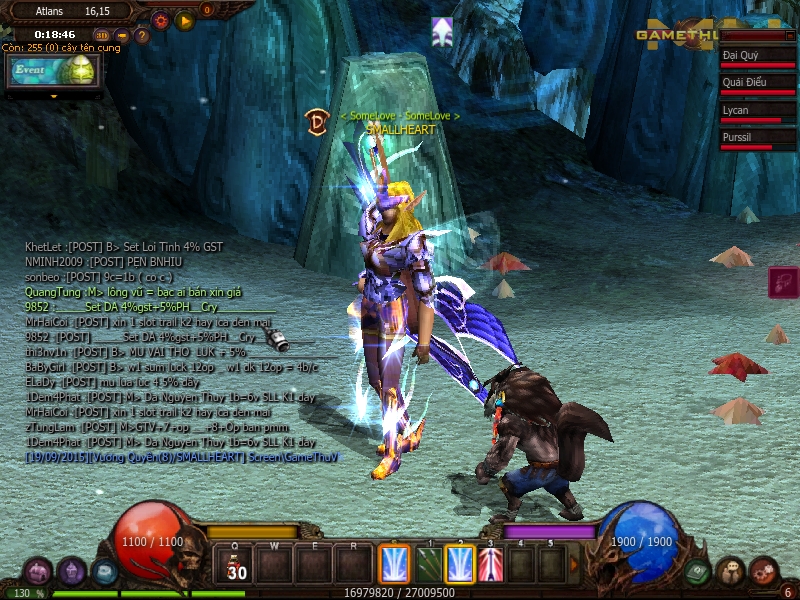Select party member Đại Quý

click(x=757, y=58)
